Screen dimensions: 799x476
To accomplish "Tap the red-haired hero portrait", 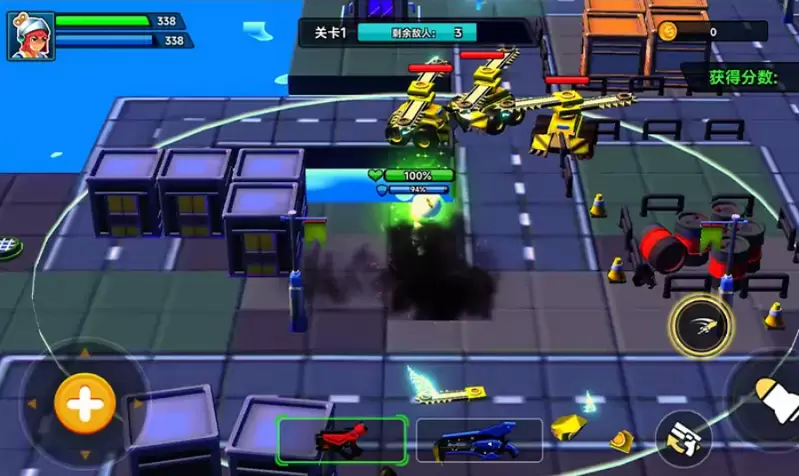I will (31, 35).
